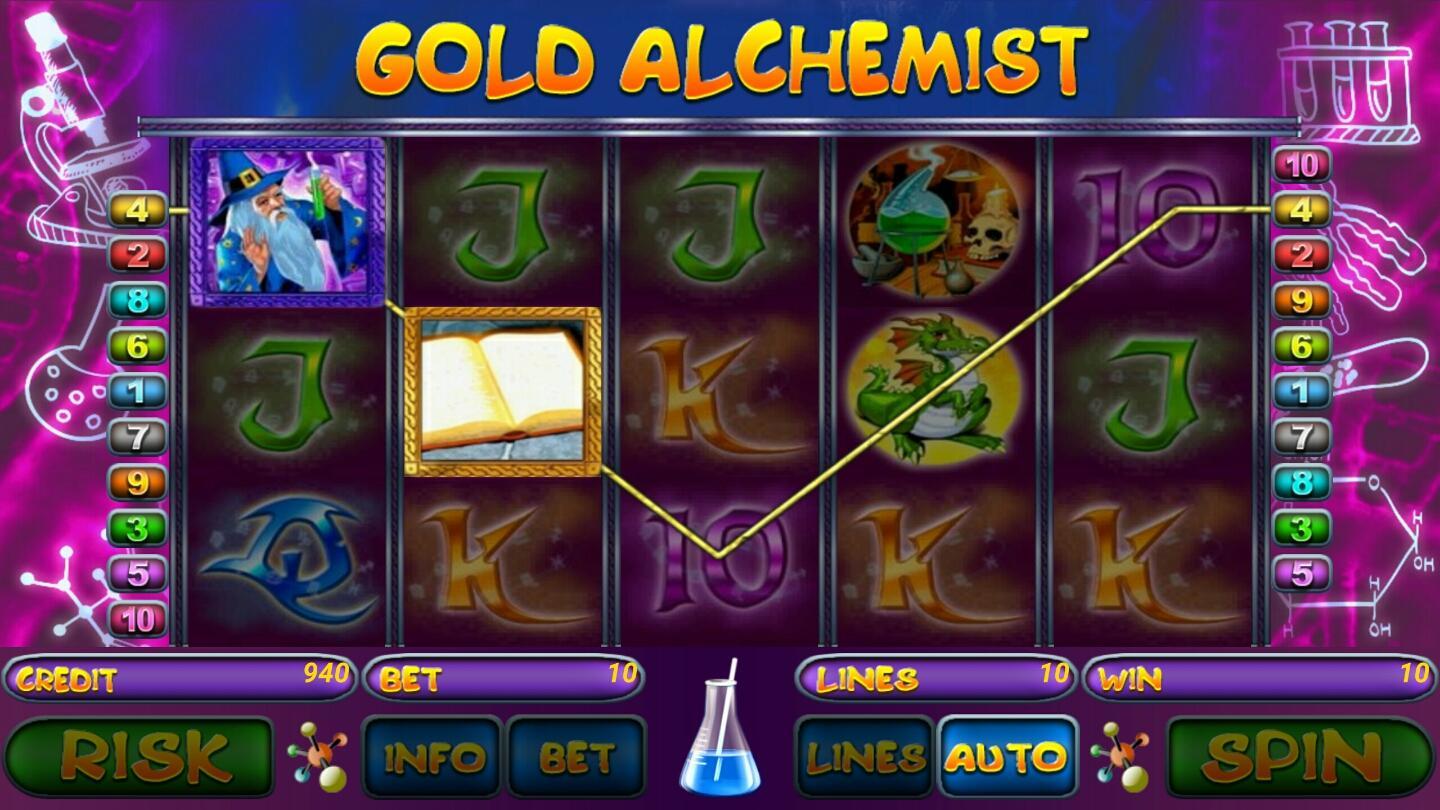
Task: Open the INFO paytable screen
Action: [x=435, y=757]
